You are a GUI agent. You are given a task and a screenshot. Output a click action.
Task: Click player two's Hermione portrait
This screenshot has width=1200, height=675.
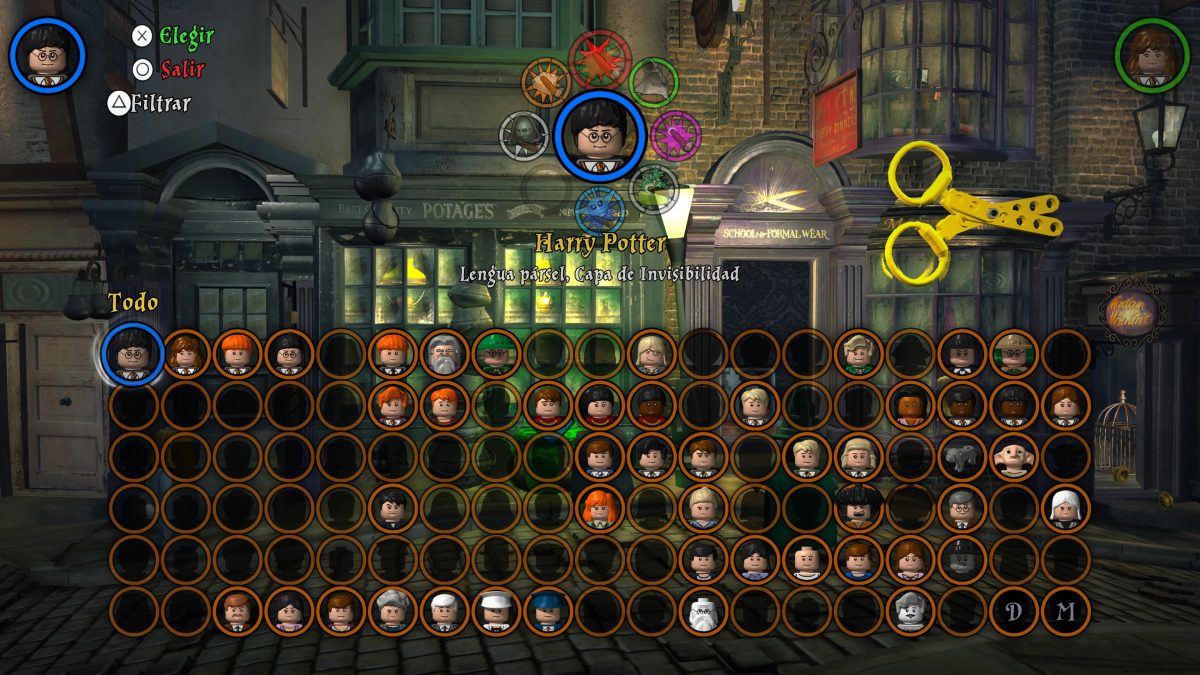(x=1152, y=55)
